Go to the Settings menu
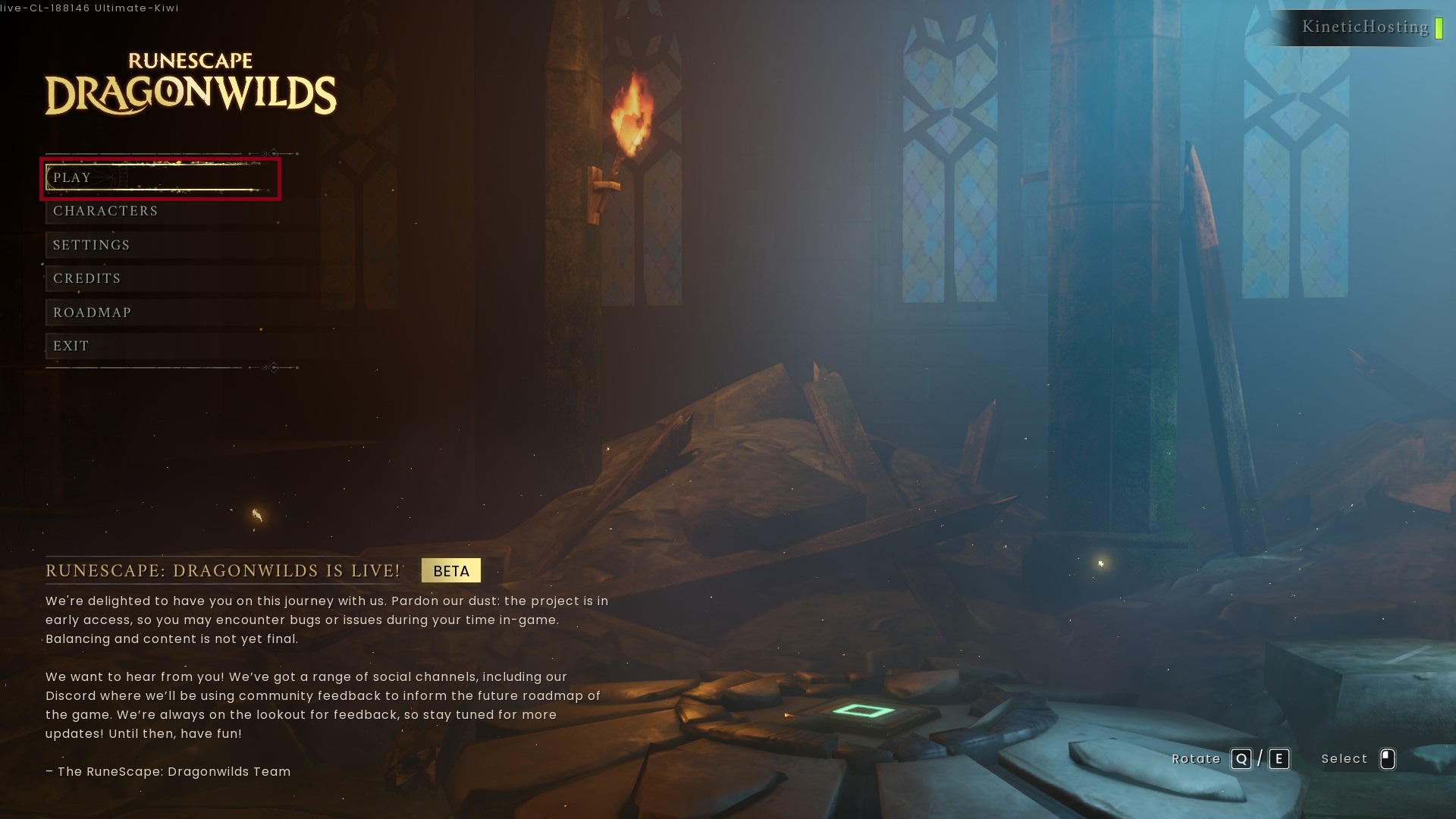The image size is (1456, 819). [92, 245]
